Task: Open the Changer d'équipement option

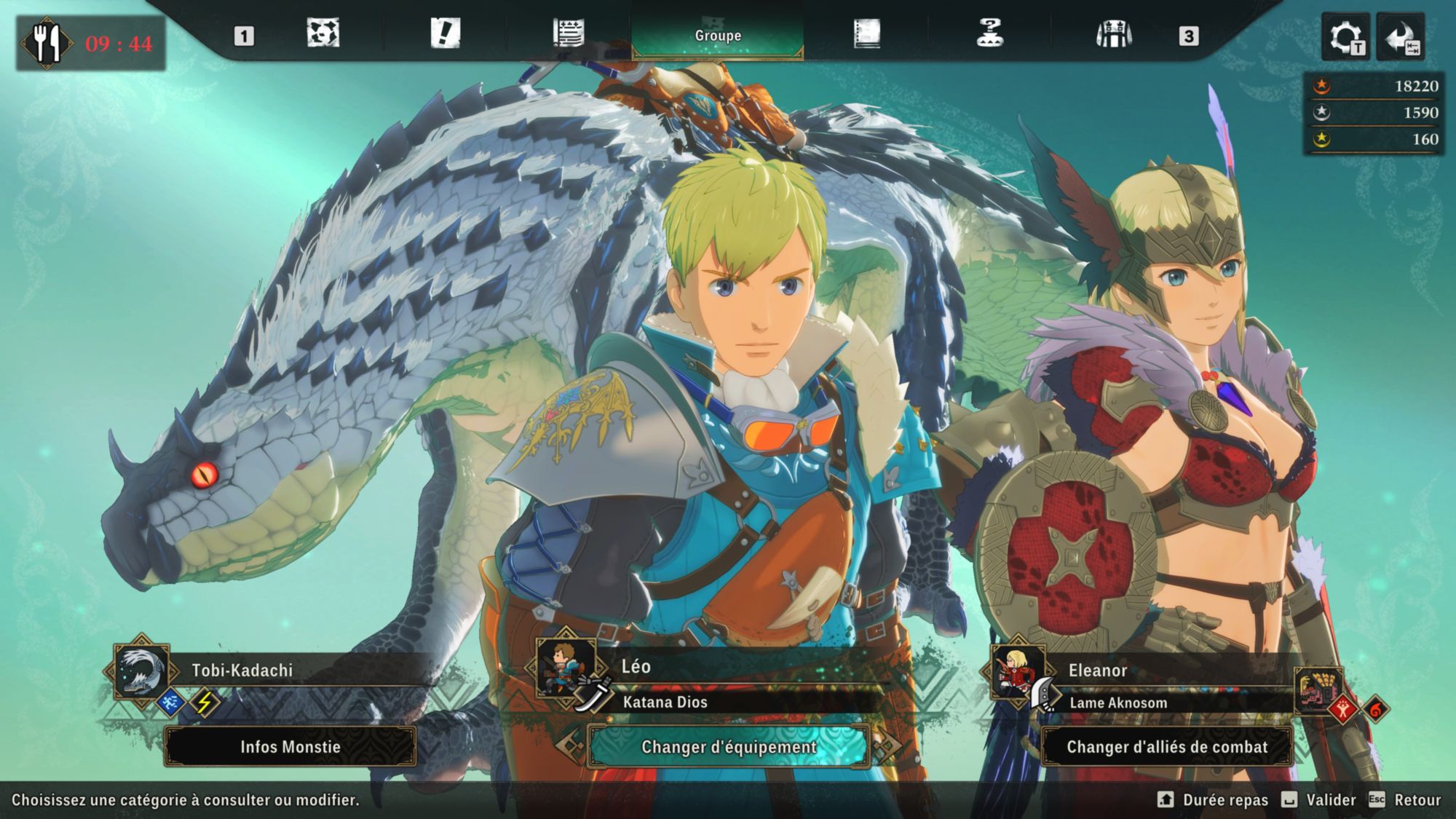Action: [x=729, y=747]
